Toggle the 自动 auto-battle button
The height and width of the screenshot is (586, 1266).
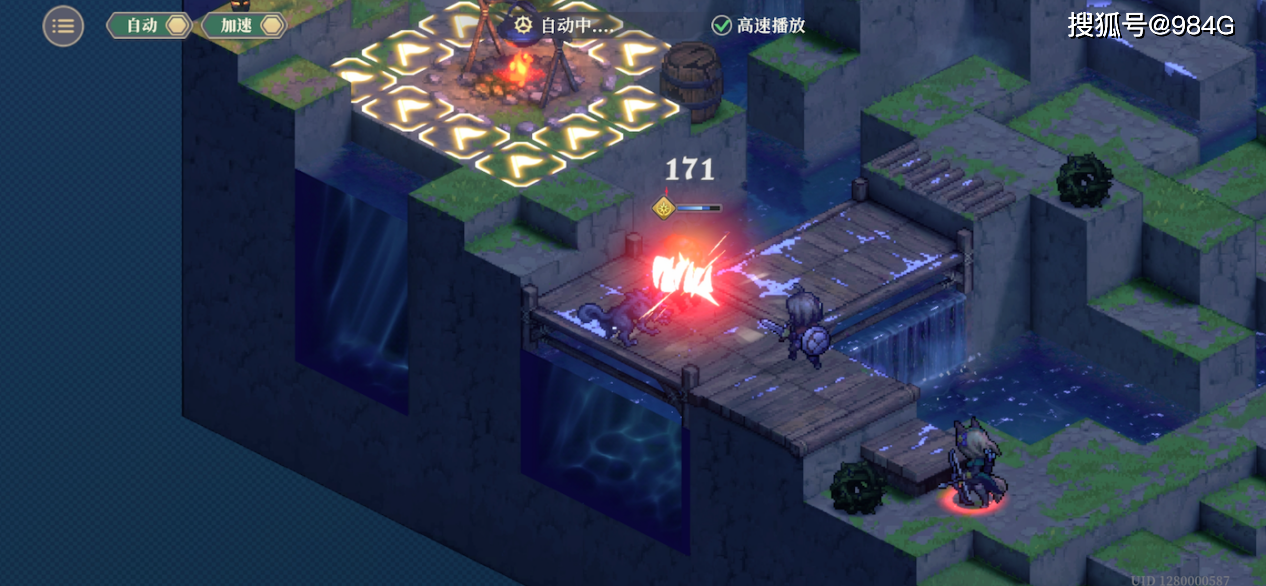(x=150, y=26)
